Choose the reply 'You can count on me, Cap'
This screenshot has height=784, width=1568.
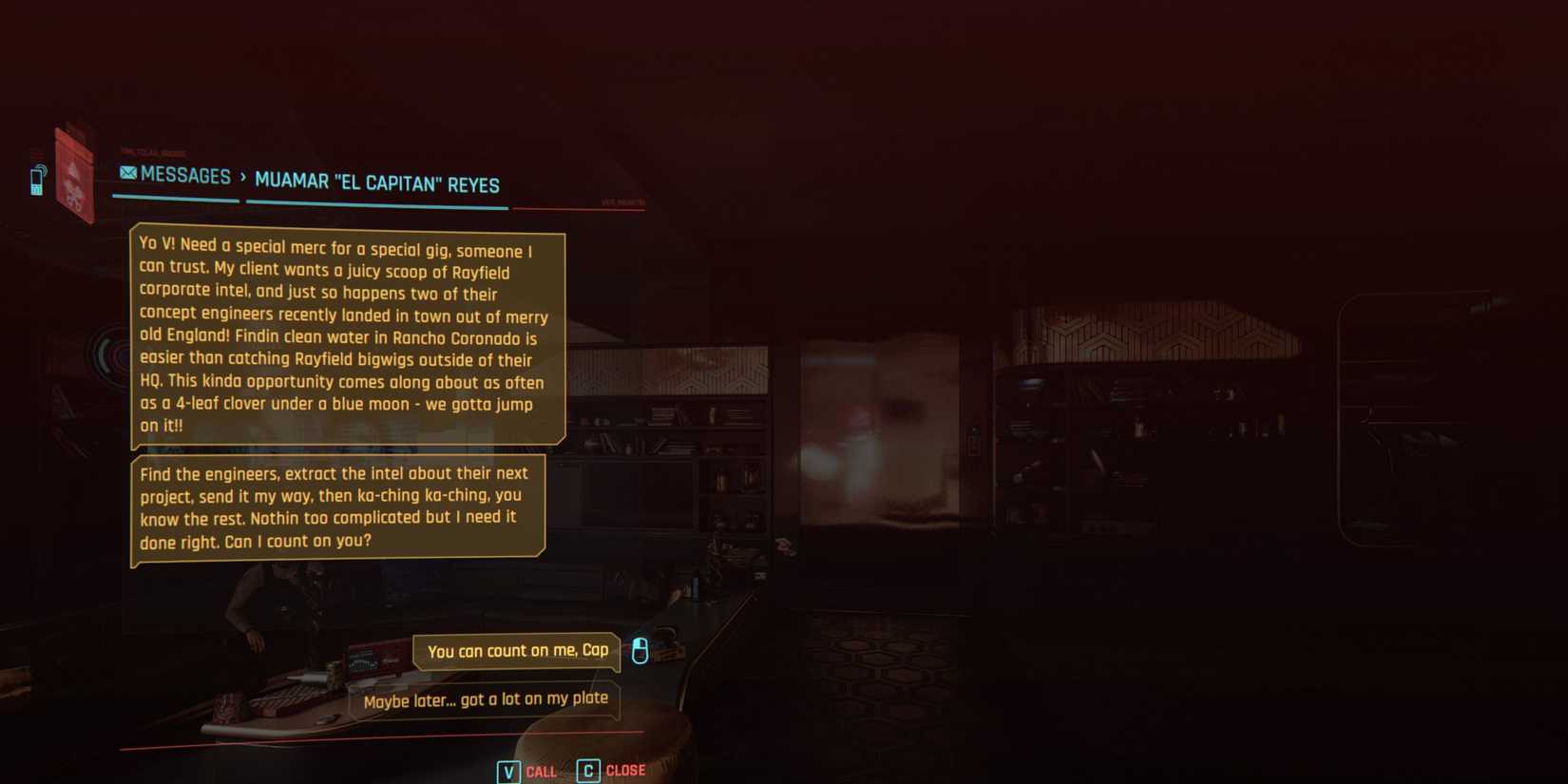click(x=516, y=652)
